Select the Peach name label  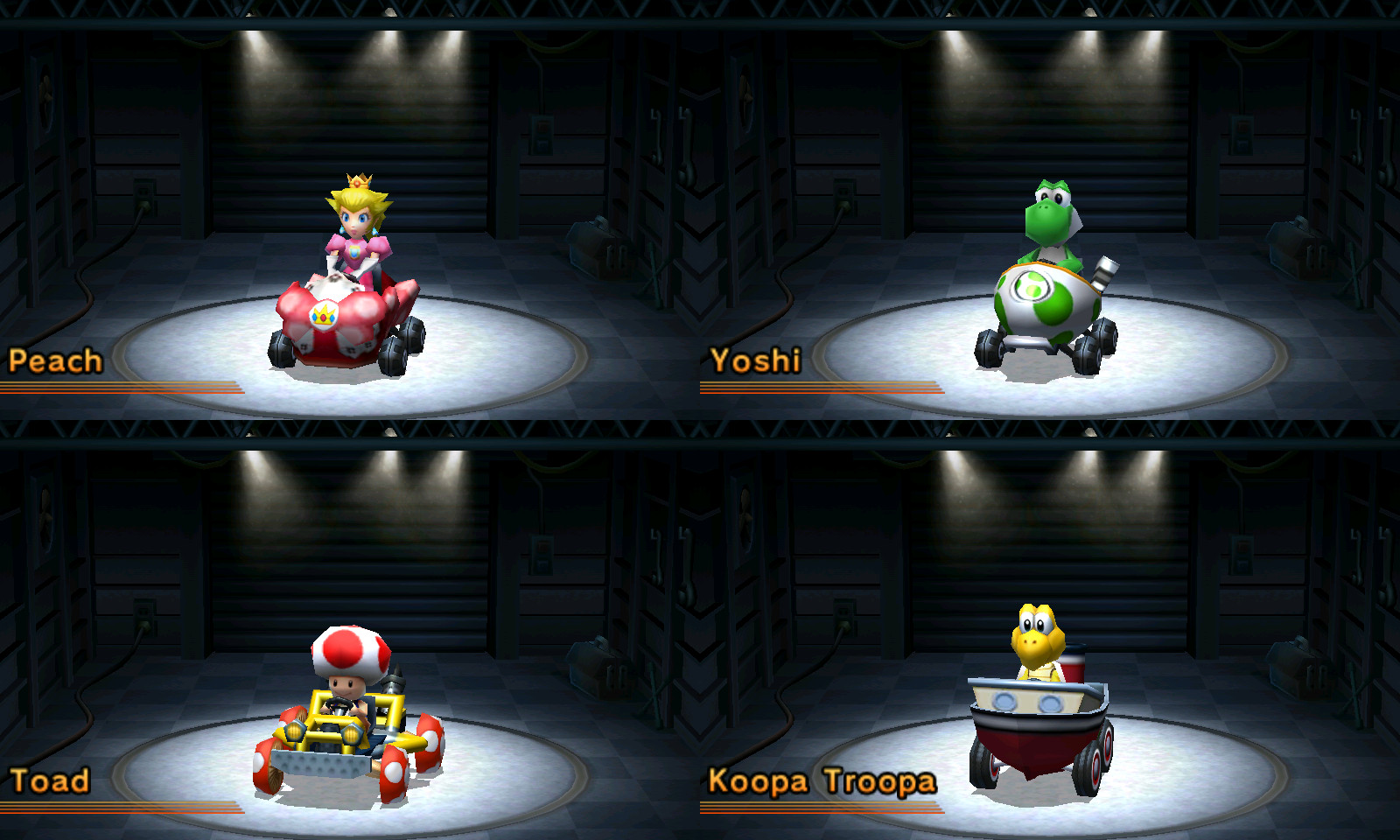tap(54, 359)
